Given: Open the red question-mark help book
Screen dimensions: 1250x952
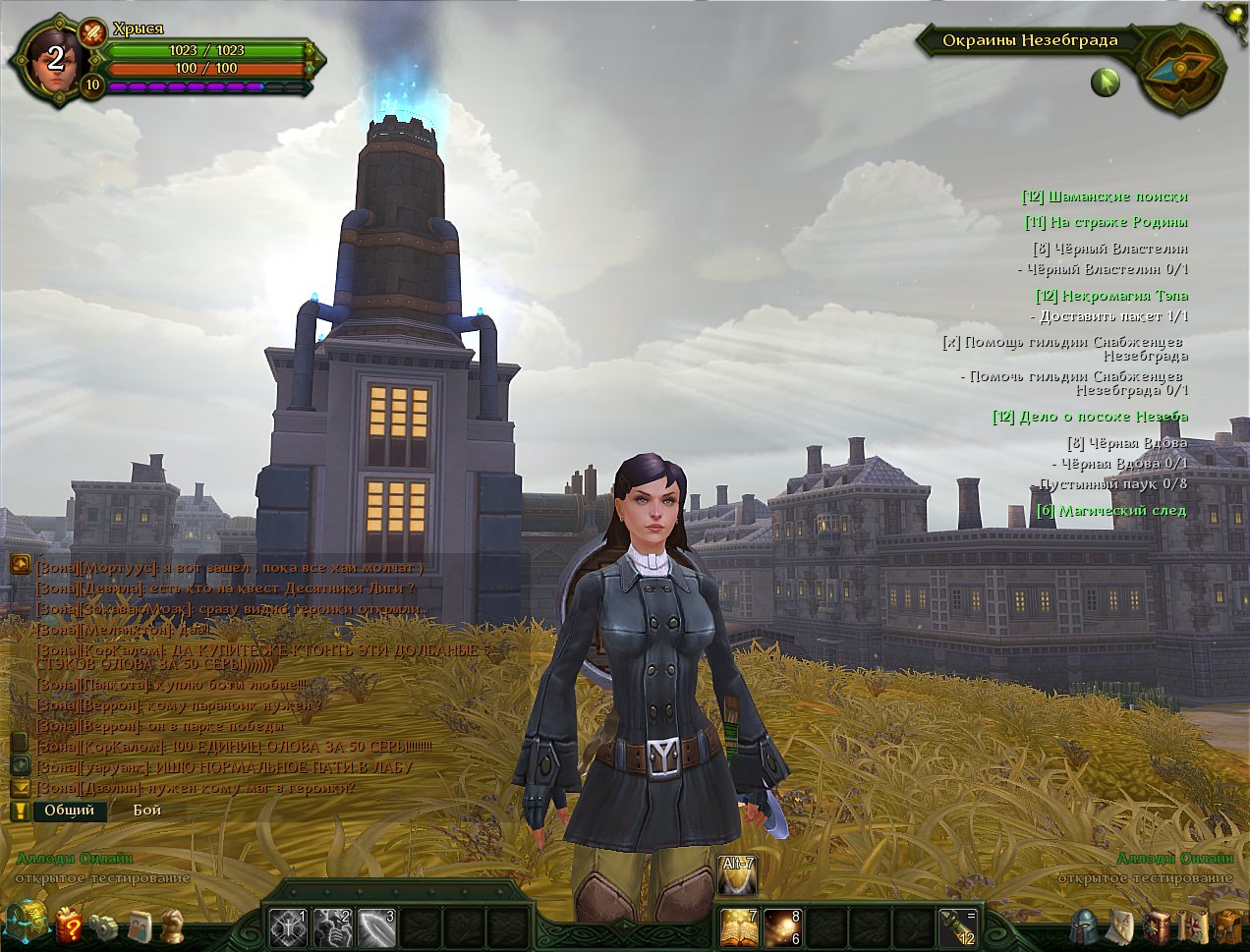Looking at the screenshot, I should point(69,924).
